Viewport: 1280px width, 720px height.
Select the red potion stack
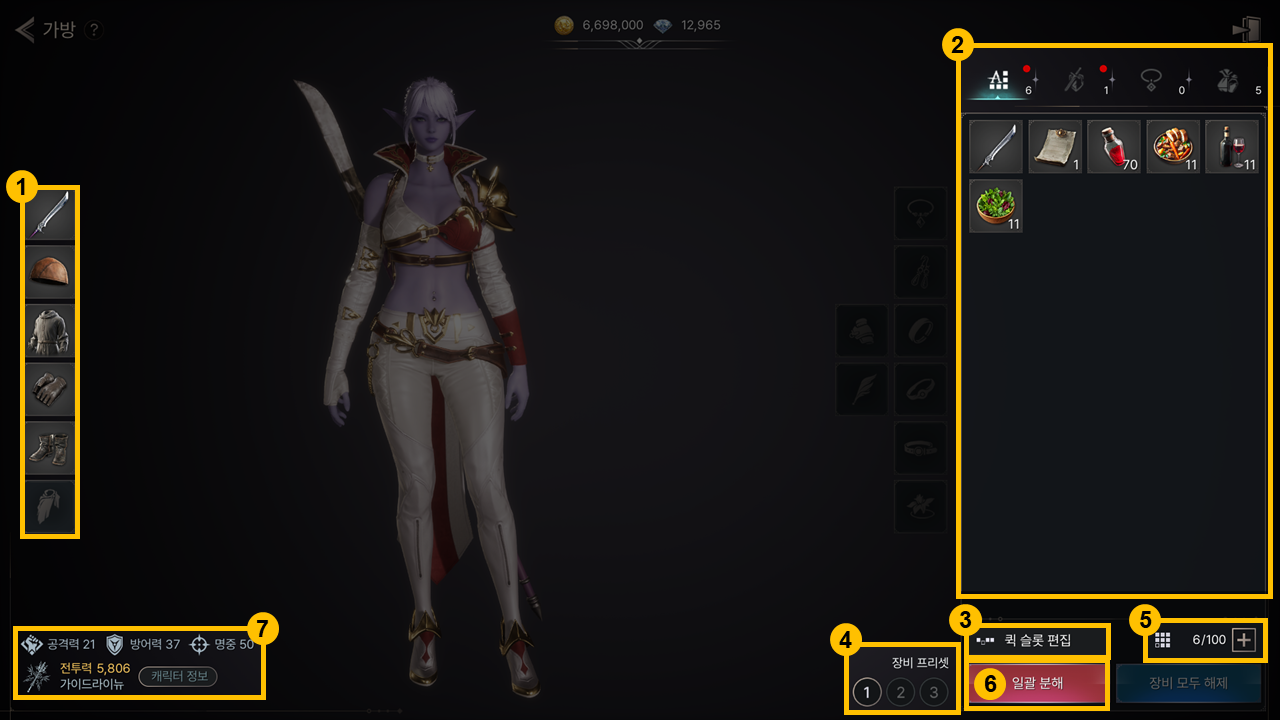click(x=1114, y=147)
